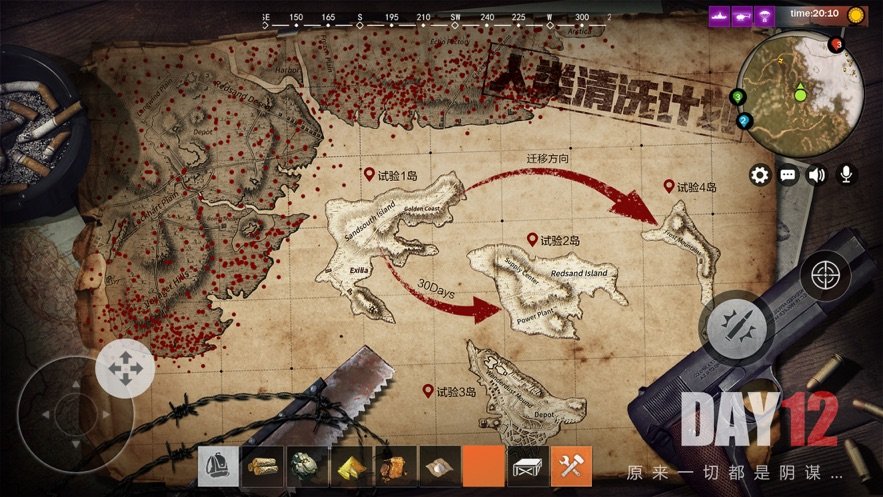Screen dimensions: 883x497
Task: Open the text chat bubble
Action: 788,175
